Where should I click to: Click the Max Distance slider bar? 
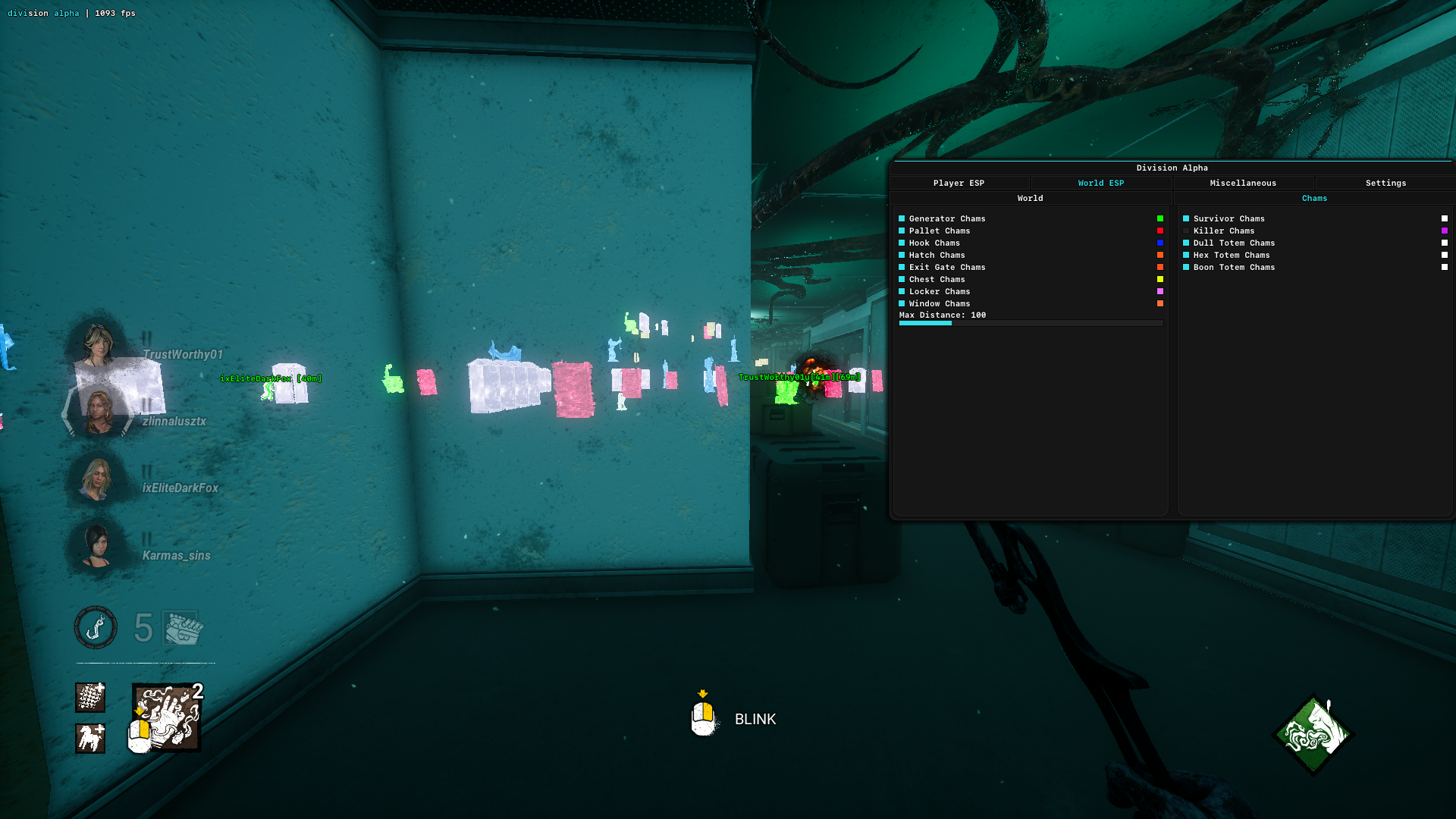pyautogui.click(x=1031, y=323)
